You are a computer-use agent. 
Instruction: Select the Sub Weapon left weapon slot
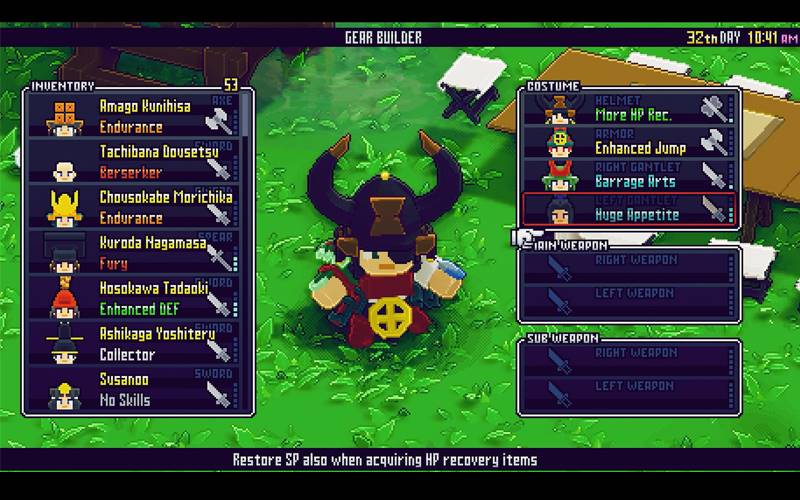630,393
